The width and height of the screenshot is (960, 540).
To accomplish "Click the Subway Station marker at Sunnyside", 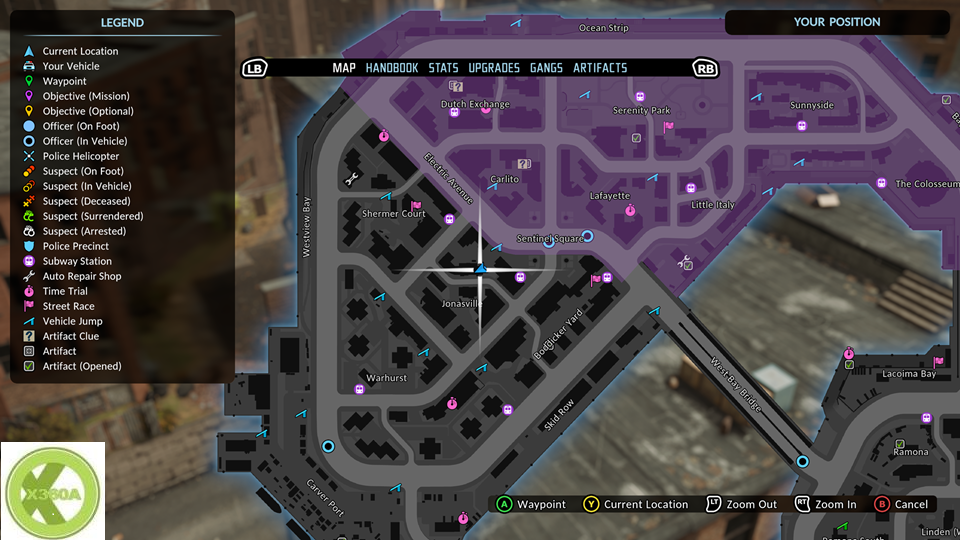I will 801,126.
